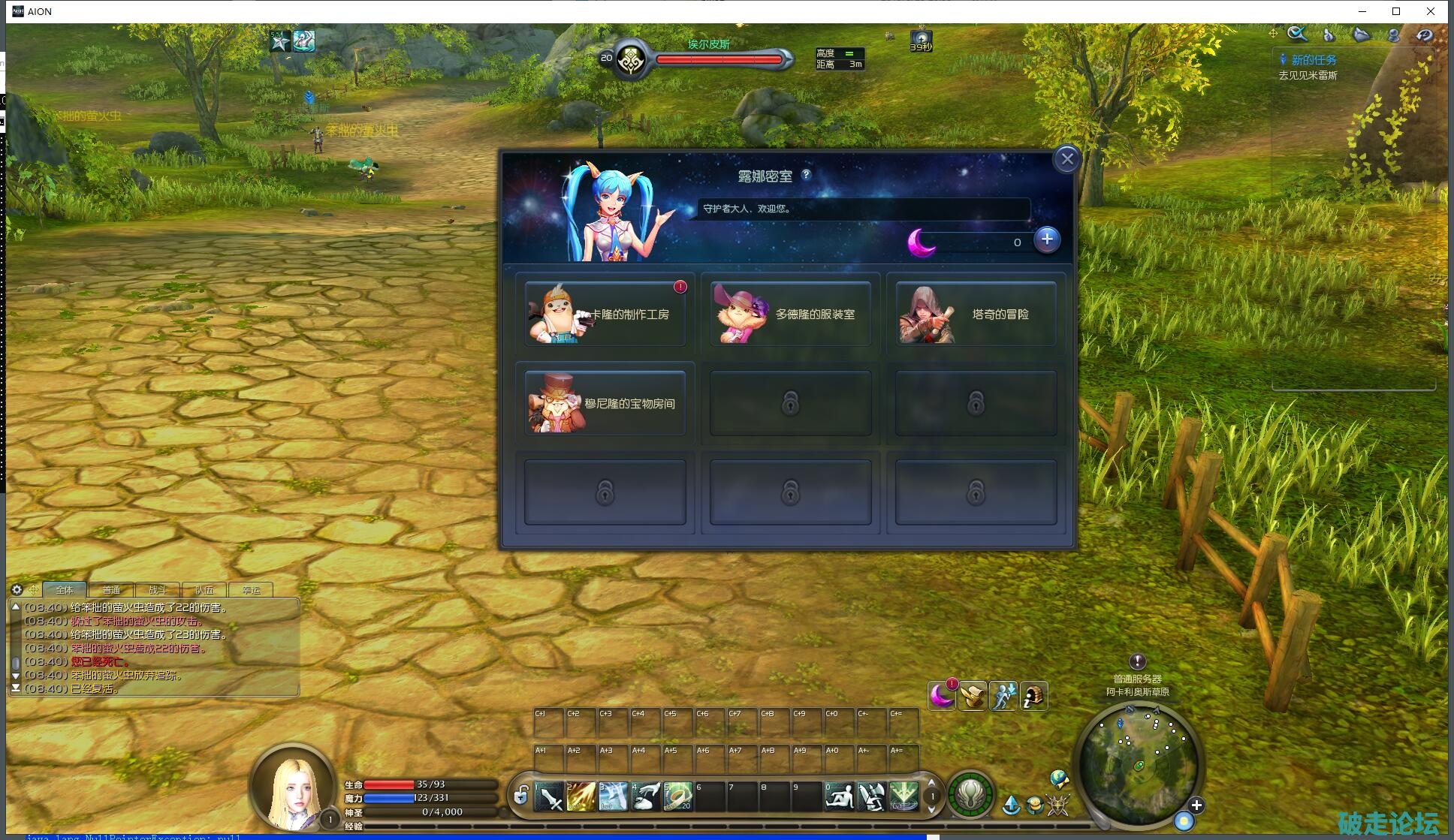Switch chat to the 战斗 tab
1454x840 pixels.
click(158, 590)
